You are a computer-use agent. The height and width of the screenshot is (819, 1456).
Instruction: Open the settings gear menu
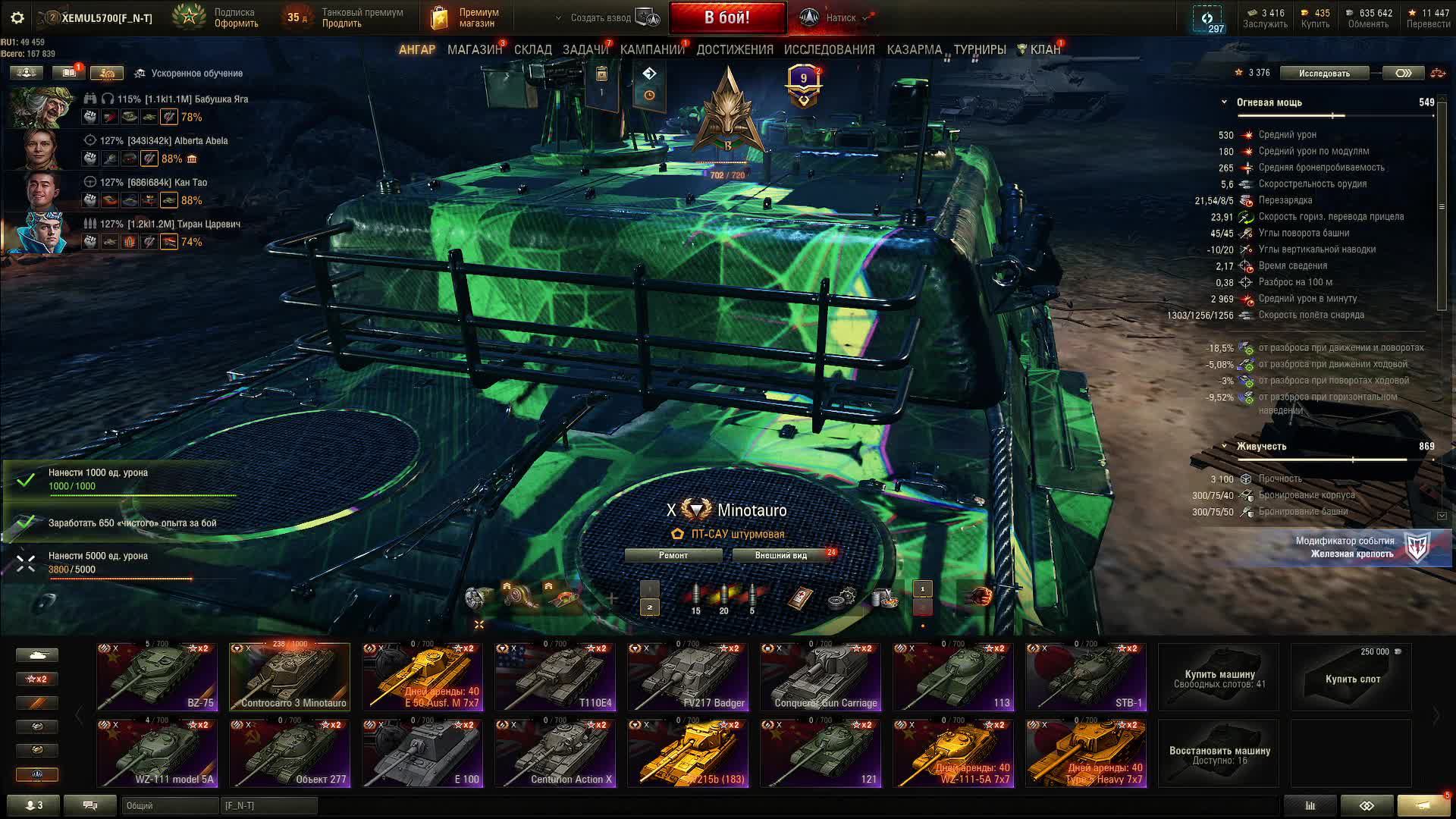click(17, 17)
